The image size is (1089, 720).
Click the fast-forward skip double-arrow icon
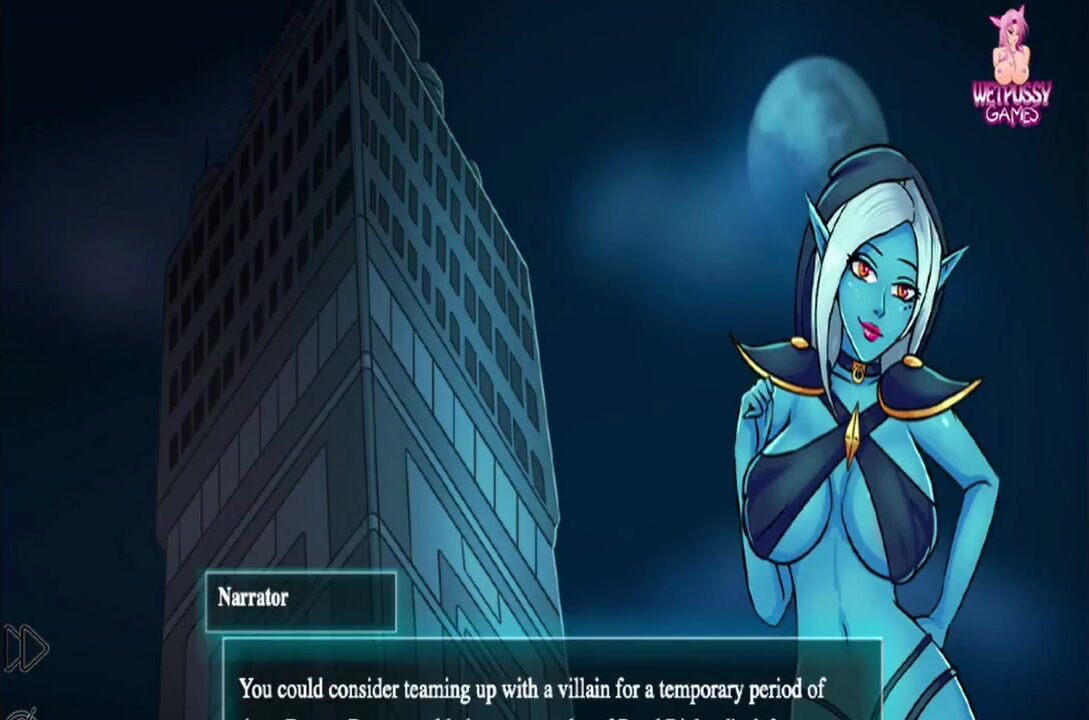(26, 648)
